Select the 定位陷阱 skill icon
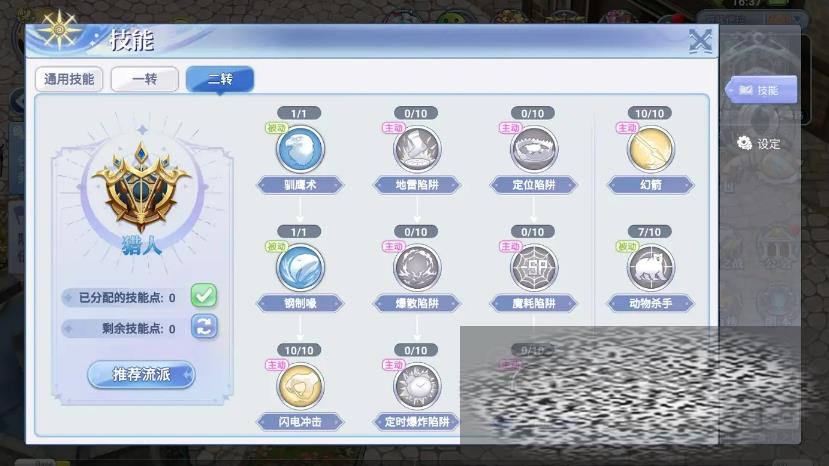 tap(534, 150)
